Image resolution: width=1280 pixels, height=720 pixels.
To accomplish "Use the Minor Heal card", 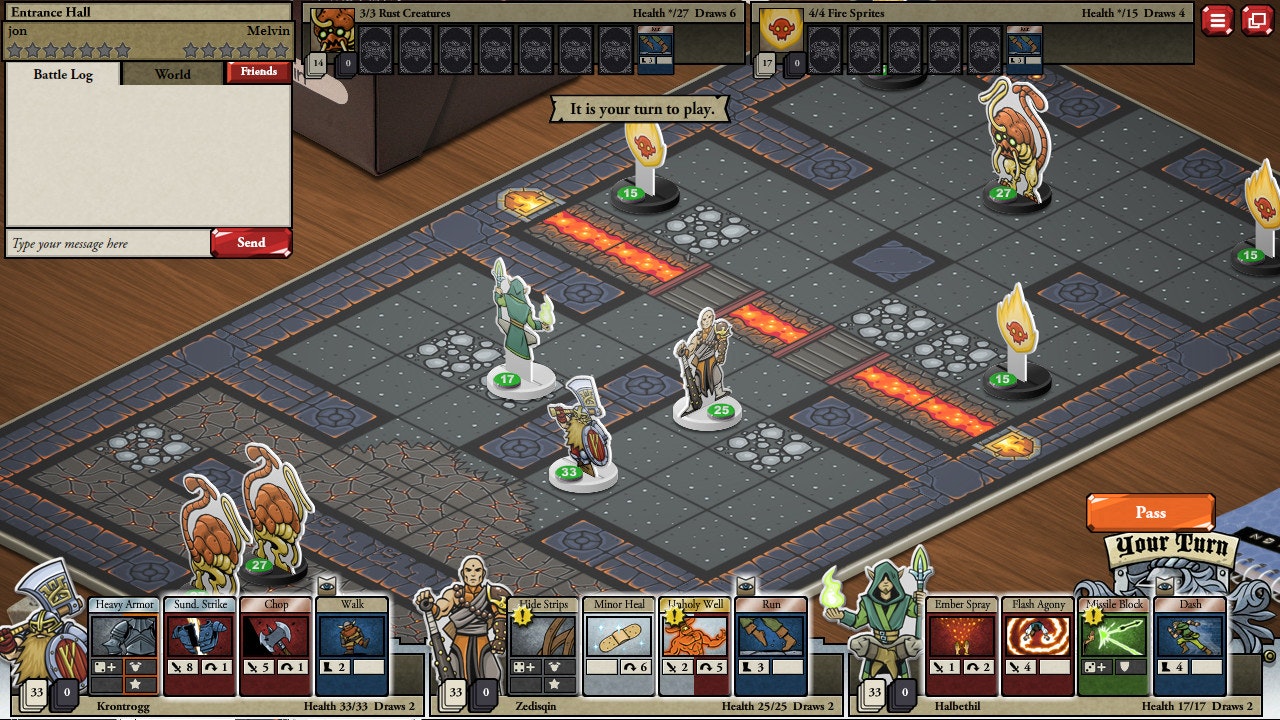I will click(619, 645).
